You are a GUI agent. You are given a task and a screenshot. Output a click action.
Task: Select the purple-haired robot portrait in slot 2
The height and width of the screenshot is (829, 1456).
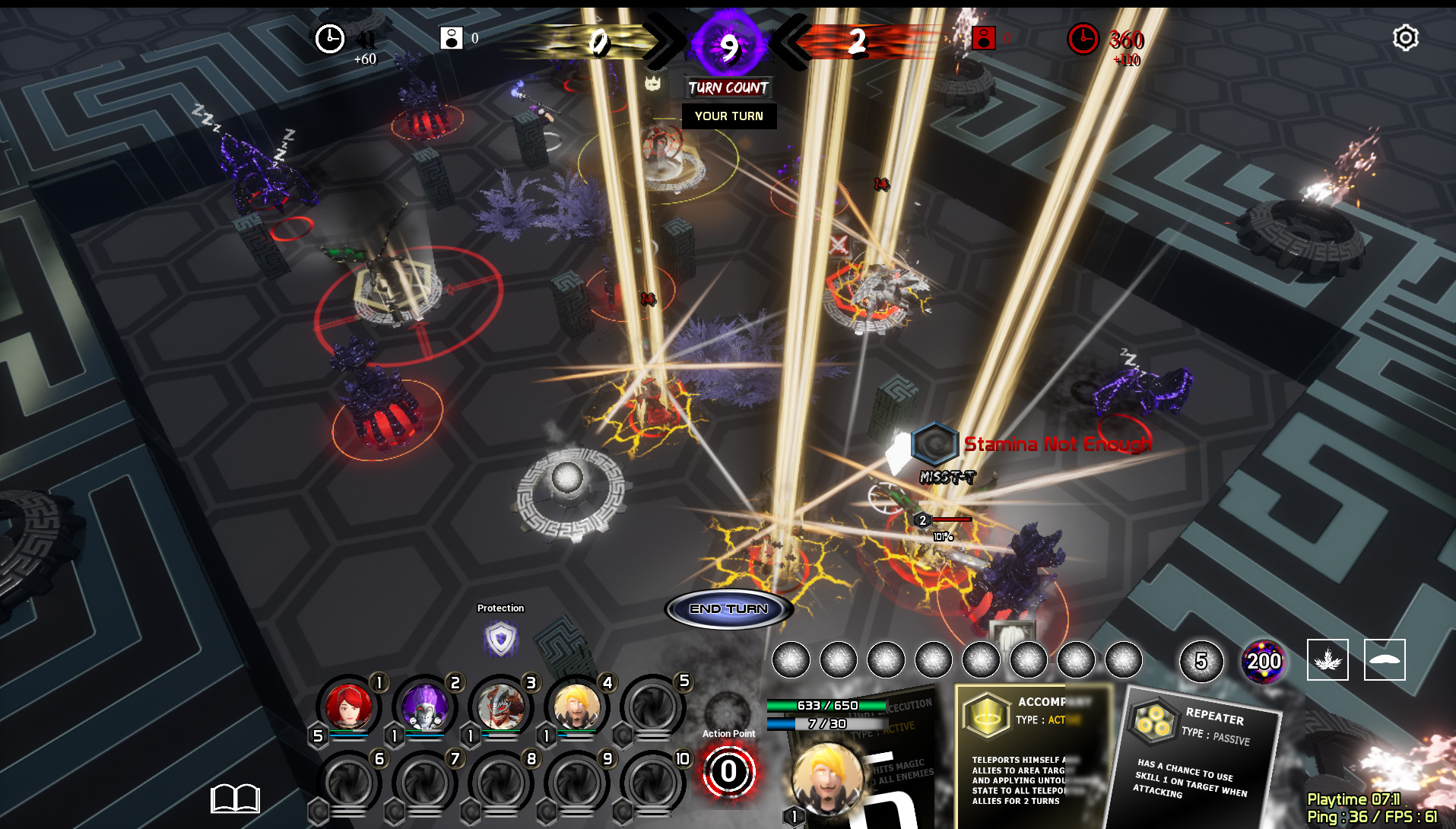point(424,707)
